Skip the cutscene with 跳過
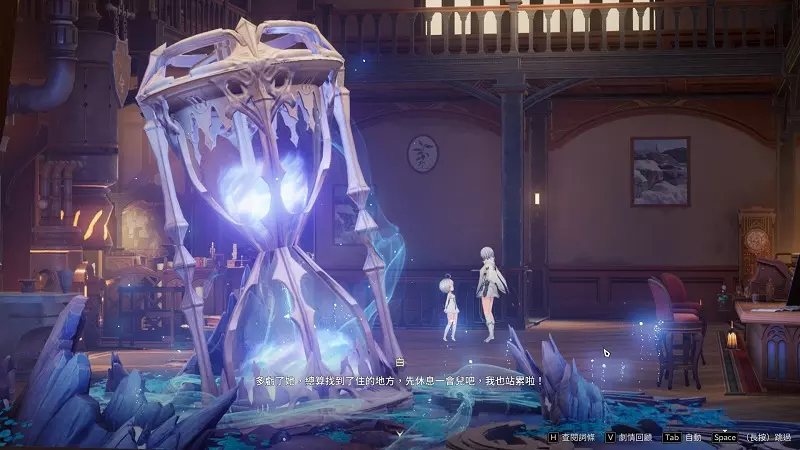This screenshot has height=450, width=800. [781, 438]
